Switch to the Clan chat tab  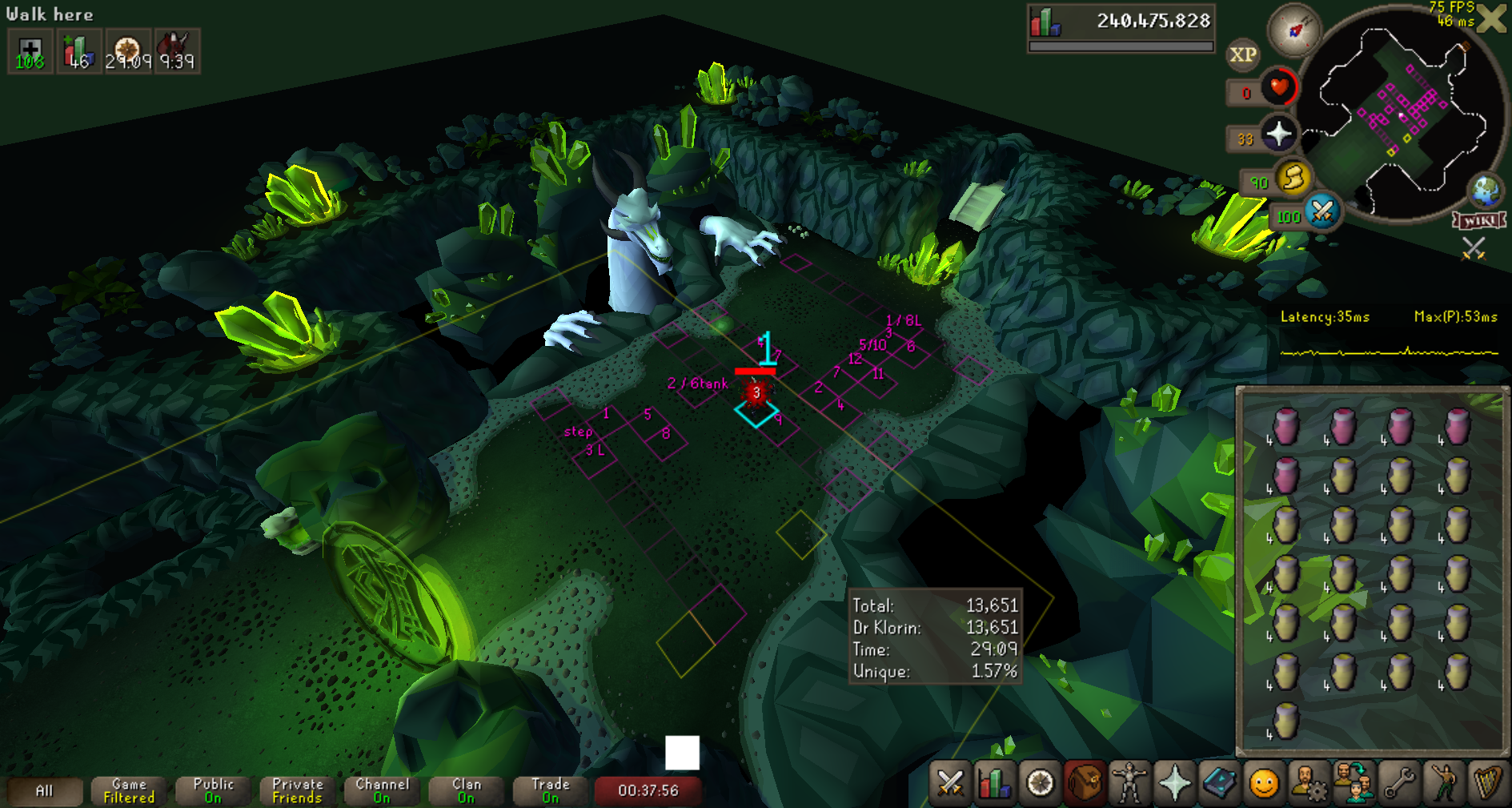[x=467, y=790]
